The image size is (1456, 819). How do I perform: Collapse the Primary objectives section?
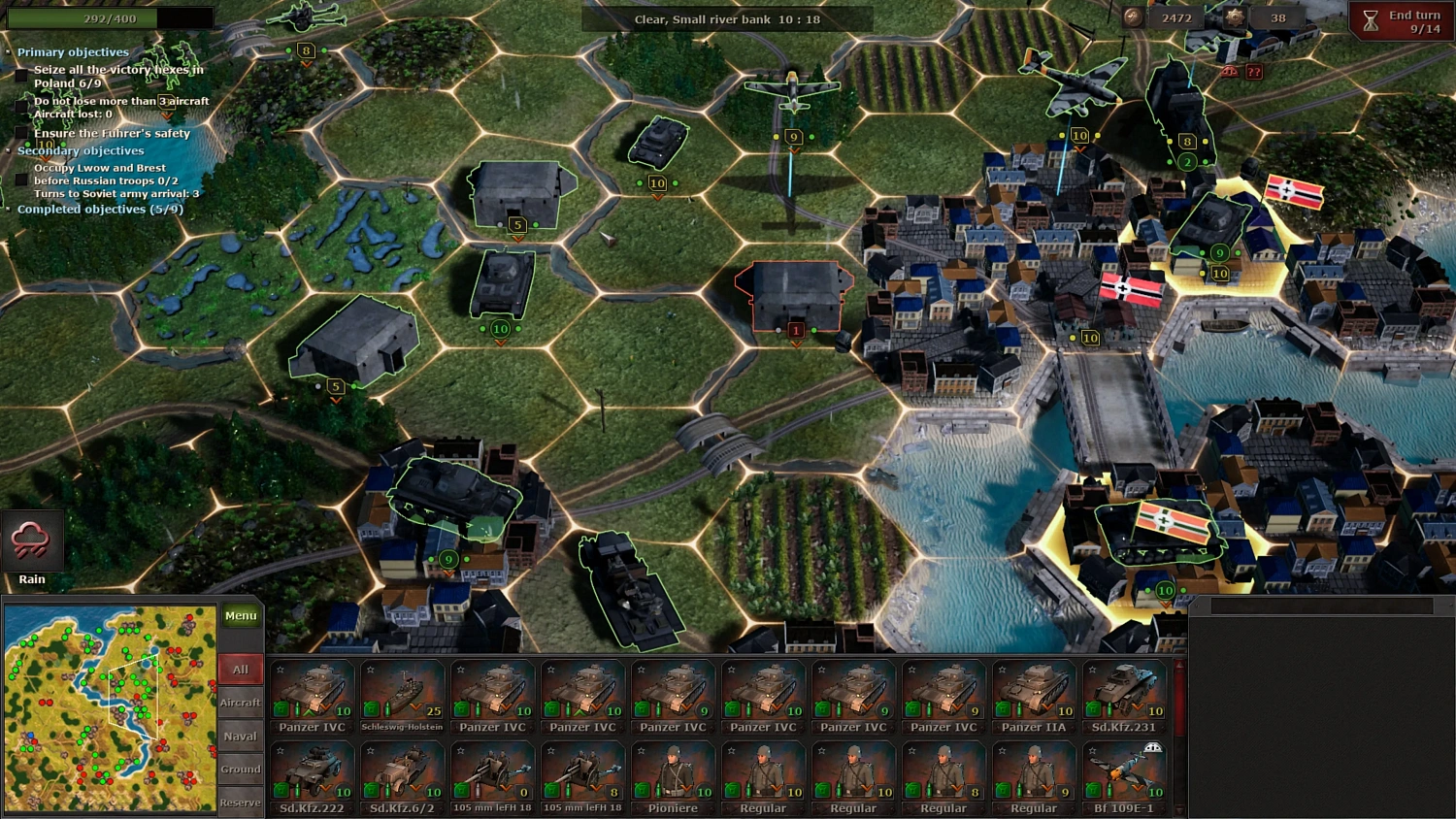[10, 51]
